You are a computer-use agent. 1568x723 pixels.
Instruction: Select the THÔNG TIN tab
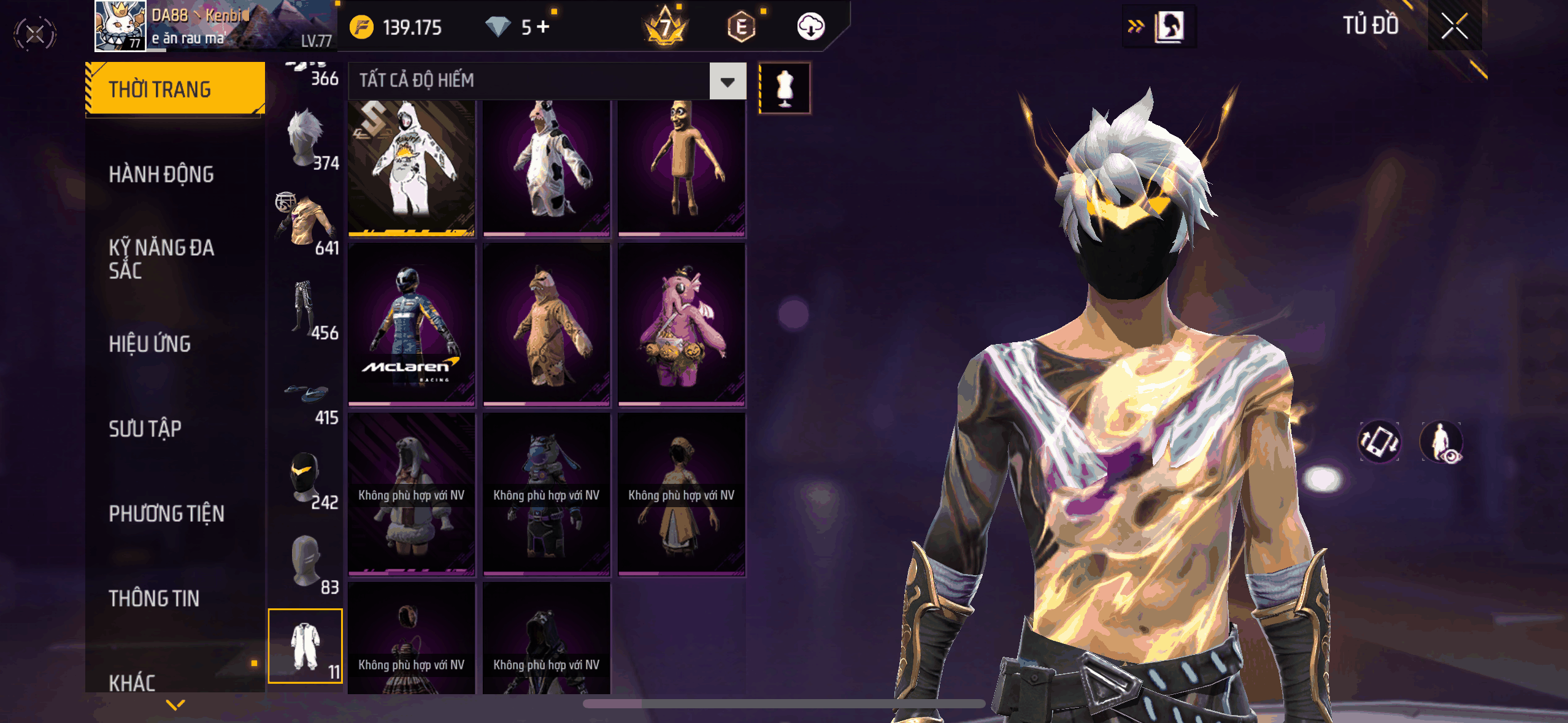154,599
